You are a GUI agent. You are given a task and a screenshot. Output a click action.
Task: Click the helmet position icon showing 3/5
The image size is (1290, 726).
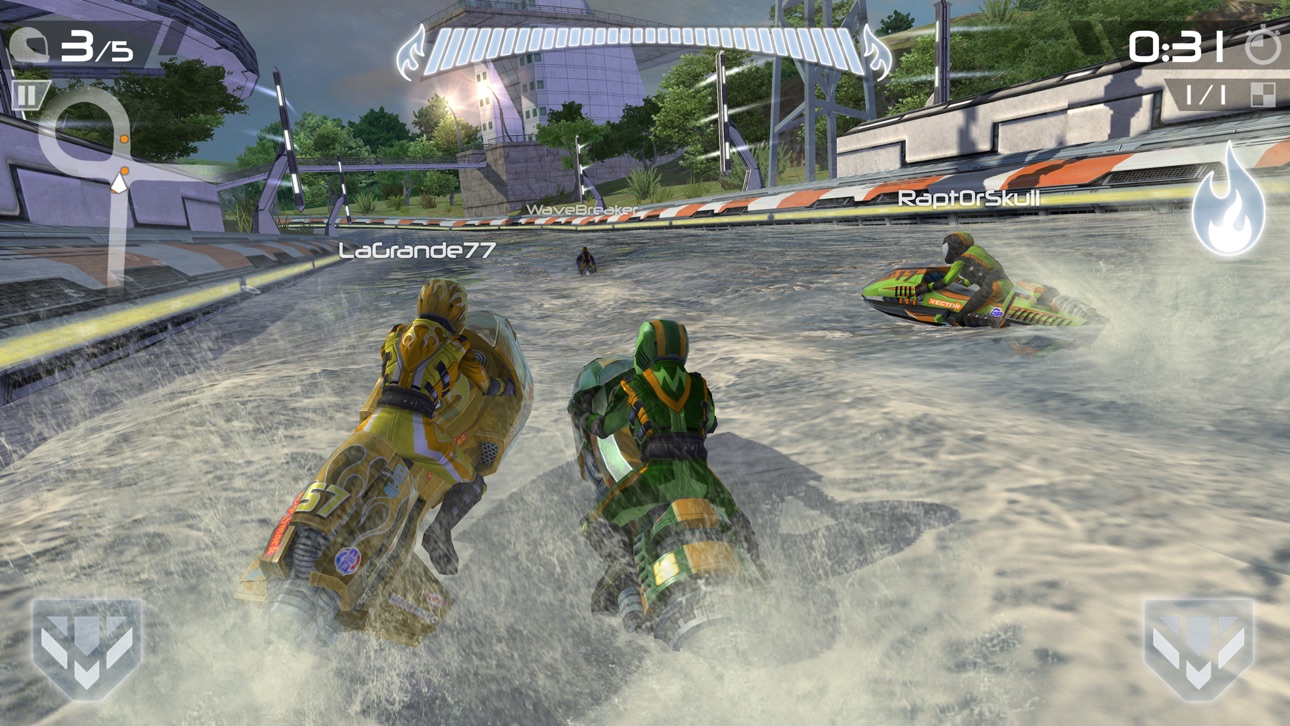point(60,42)
